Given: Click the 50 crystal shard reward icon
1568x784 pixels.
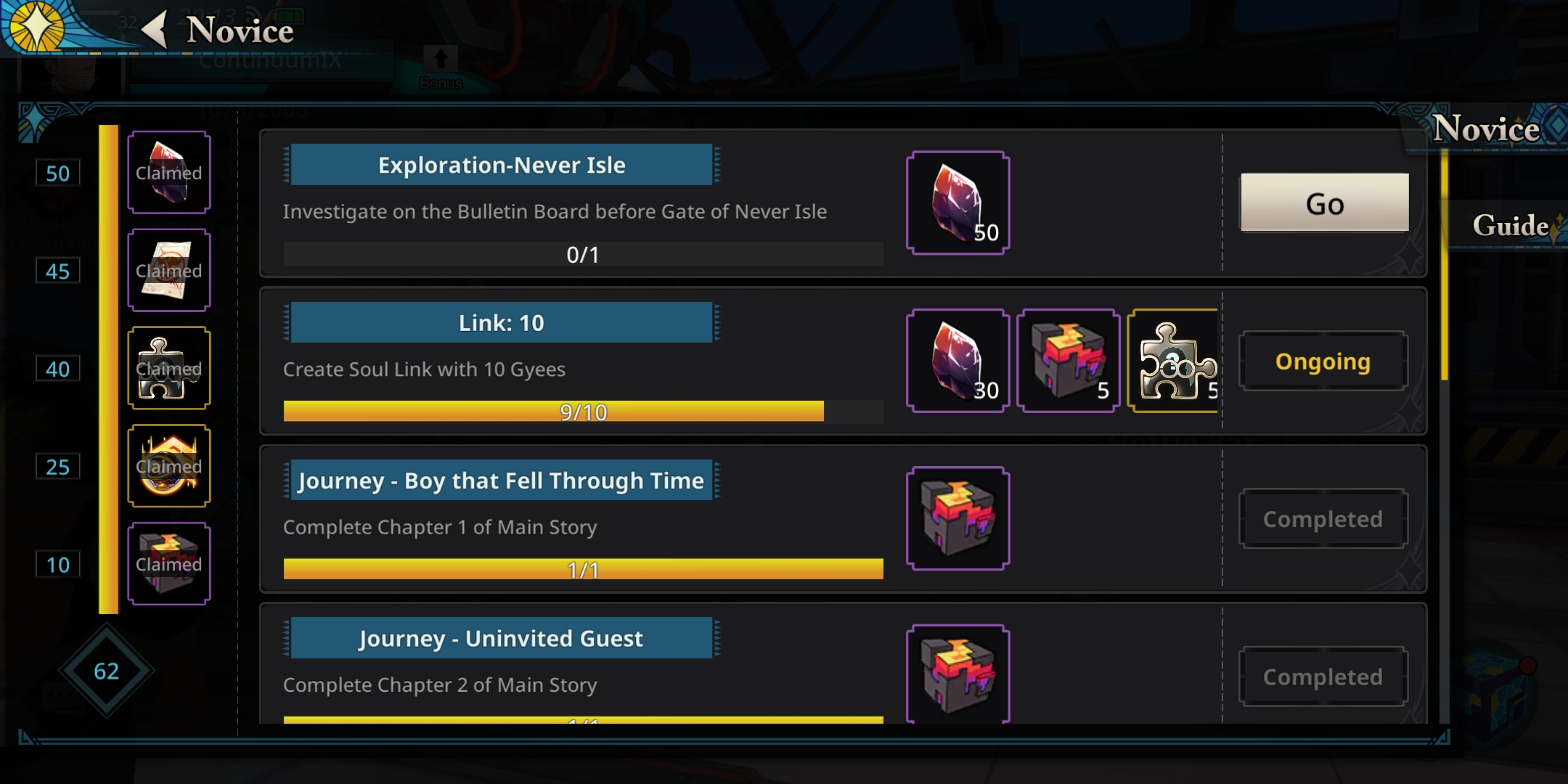Looking at the screenshot, I should click(958, 203).
